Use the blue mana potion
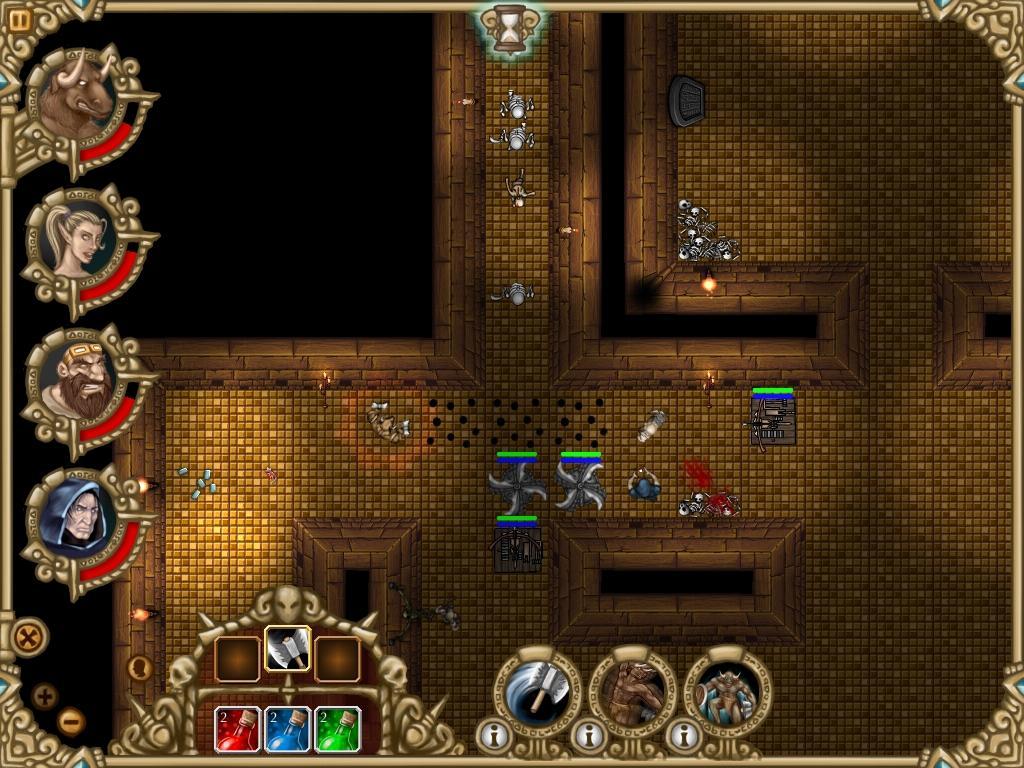The image size is (1024, 768). pyautogui.click(x=288, y=729)
